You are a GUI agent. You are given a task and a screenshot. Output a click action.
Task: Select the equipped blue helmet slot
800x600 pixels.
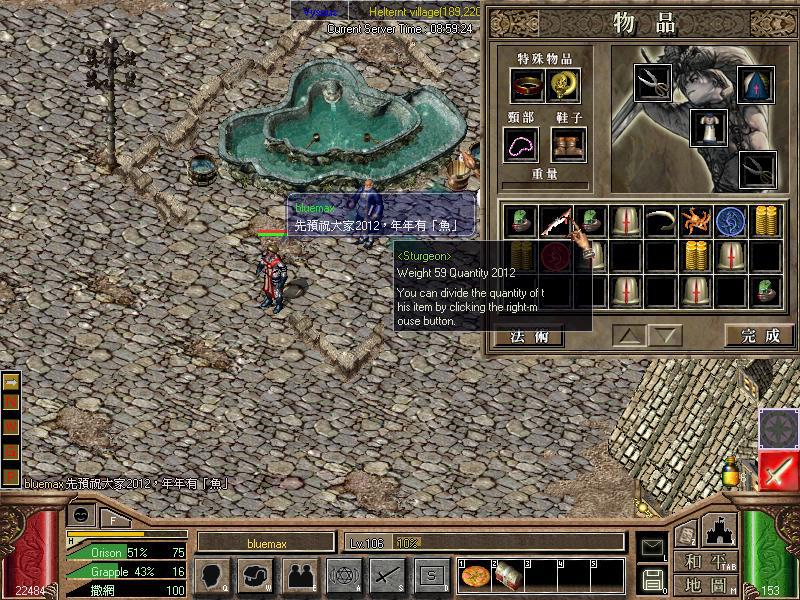point(756,84)
